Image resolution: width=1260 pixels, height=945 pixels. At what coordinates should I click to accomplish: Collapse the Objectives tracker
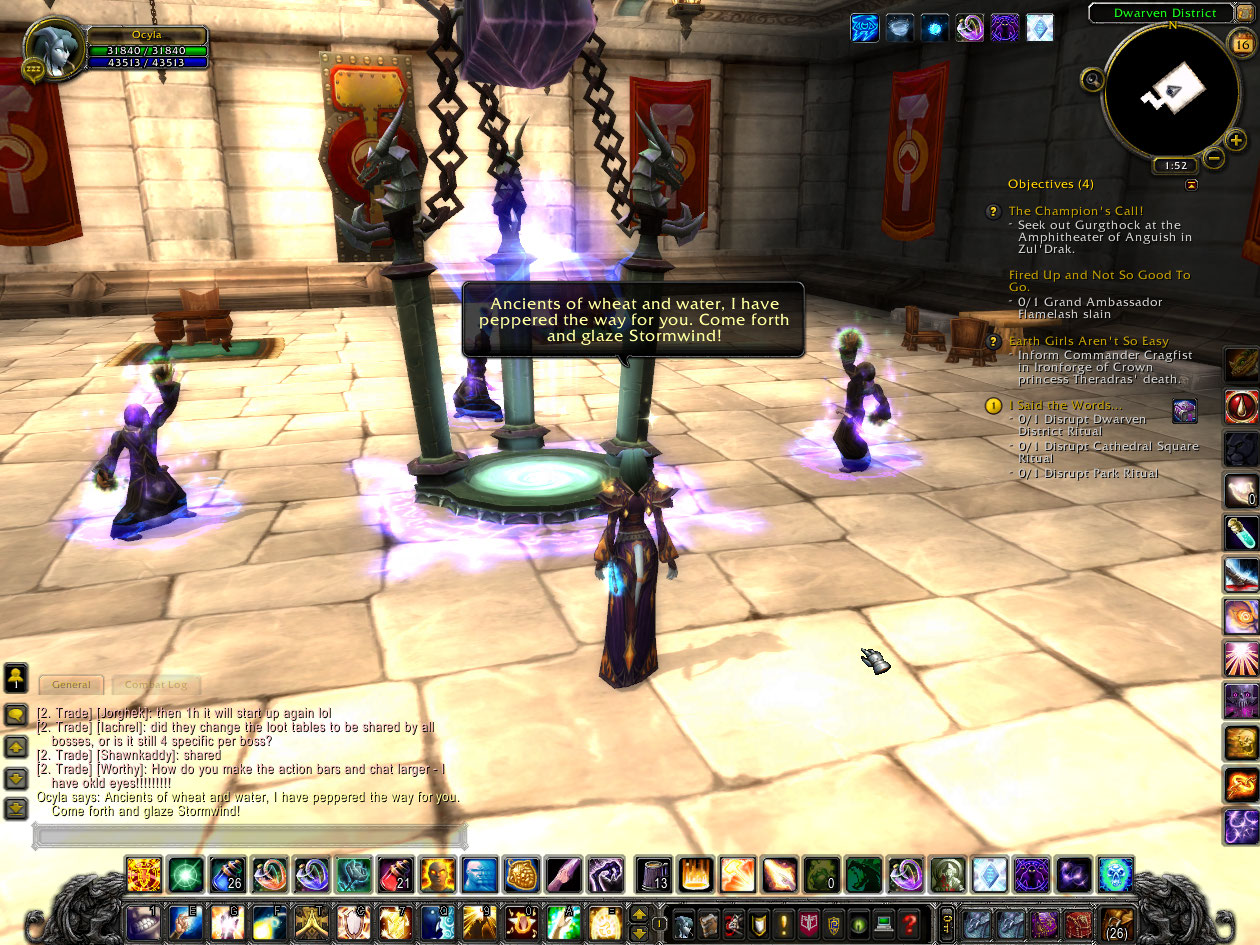(x=1190, y=185)
